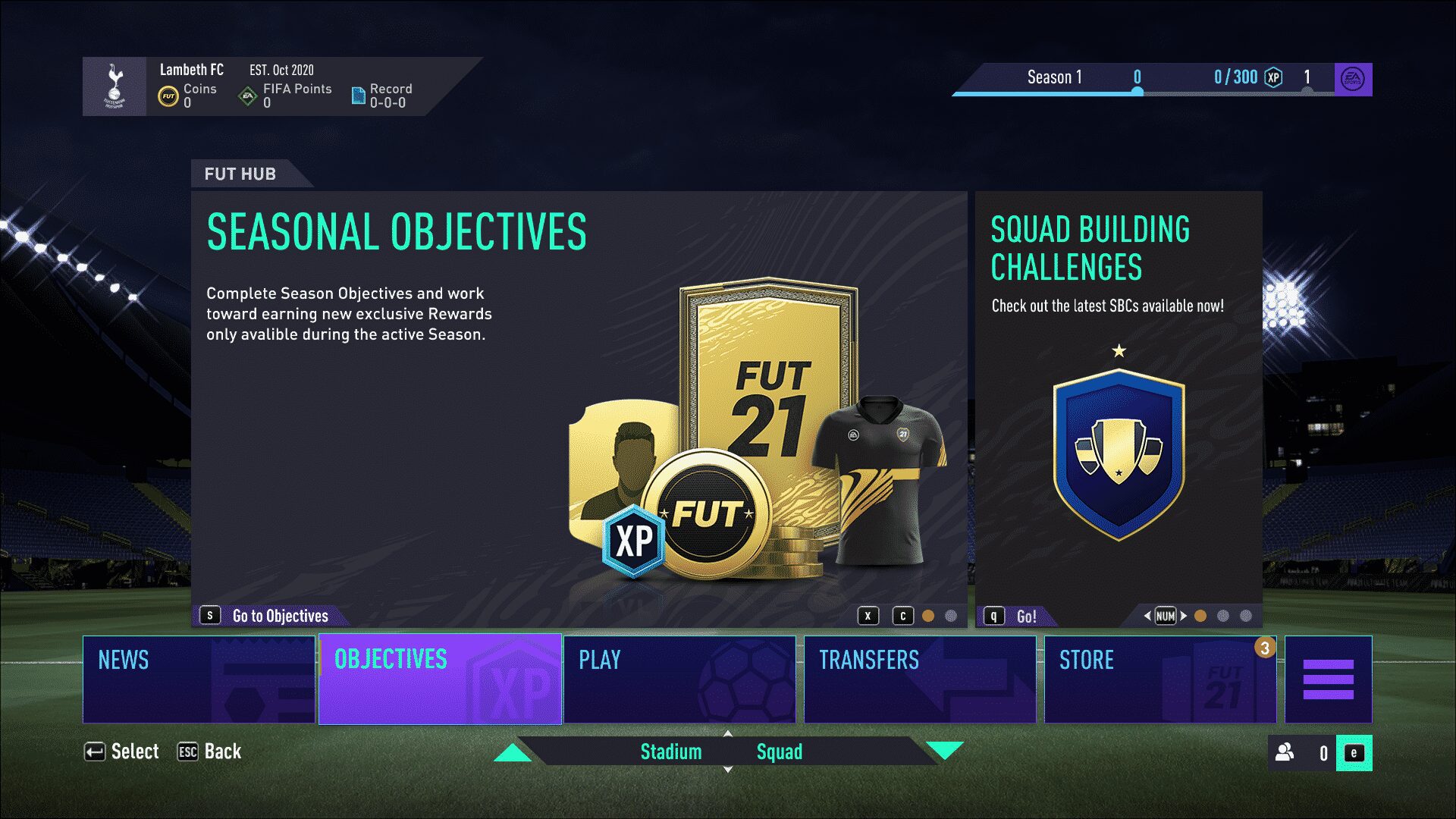Image resolution: width=1456 pixels, height=819 pixels.
Task: Open the Tottenham club crest emblem
Action: click(x=115, y=86)
